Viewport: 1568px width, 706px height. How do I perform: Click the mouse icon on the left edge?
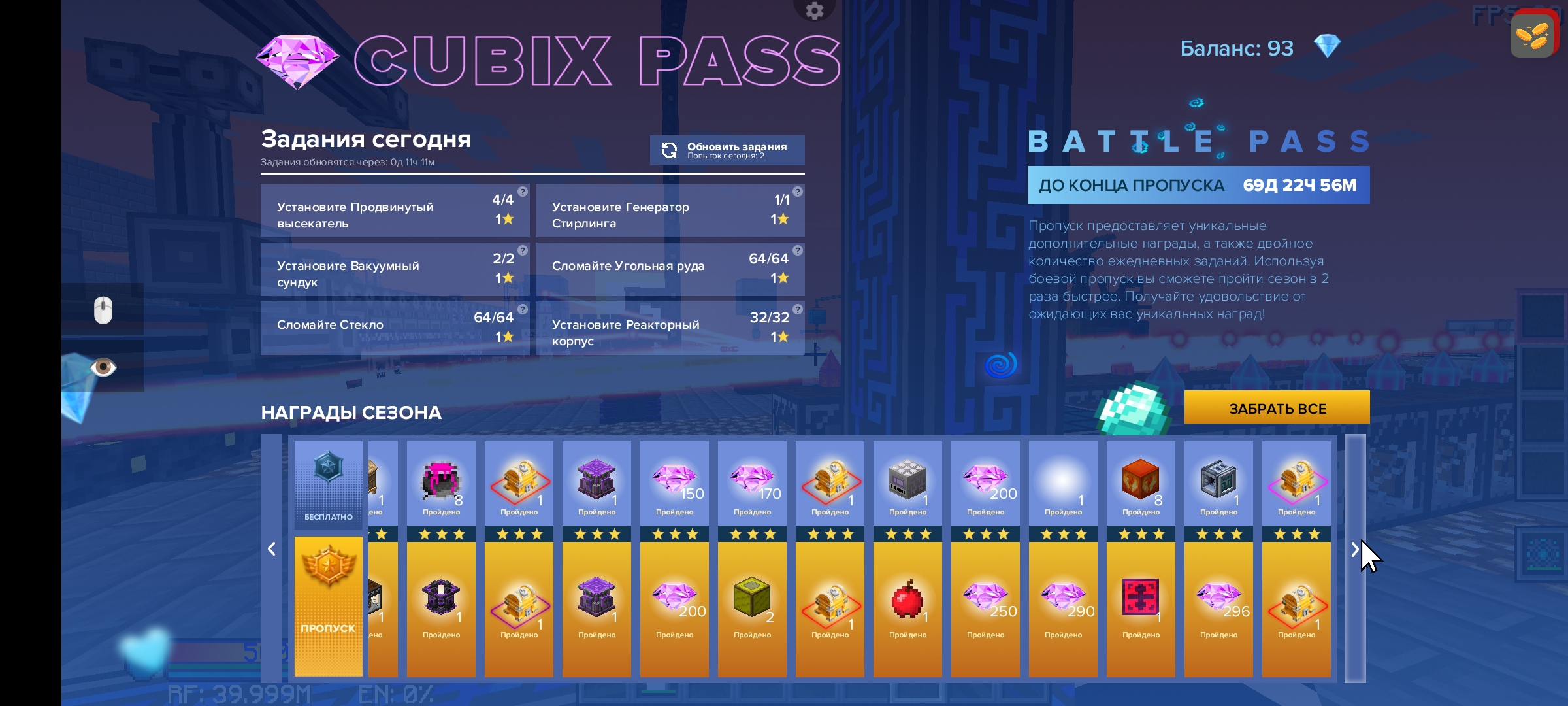pos(103,310)
